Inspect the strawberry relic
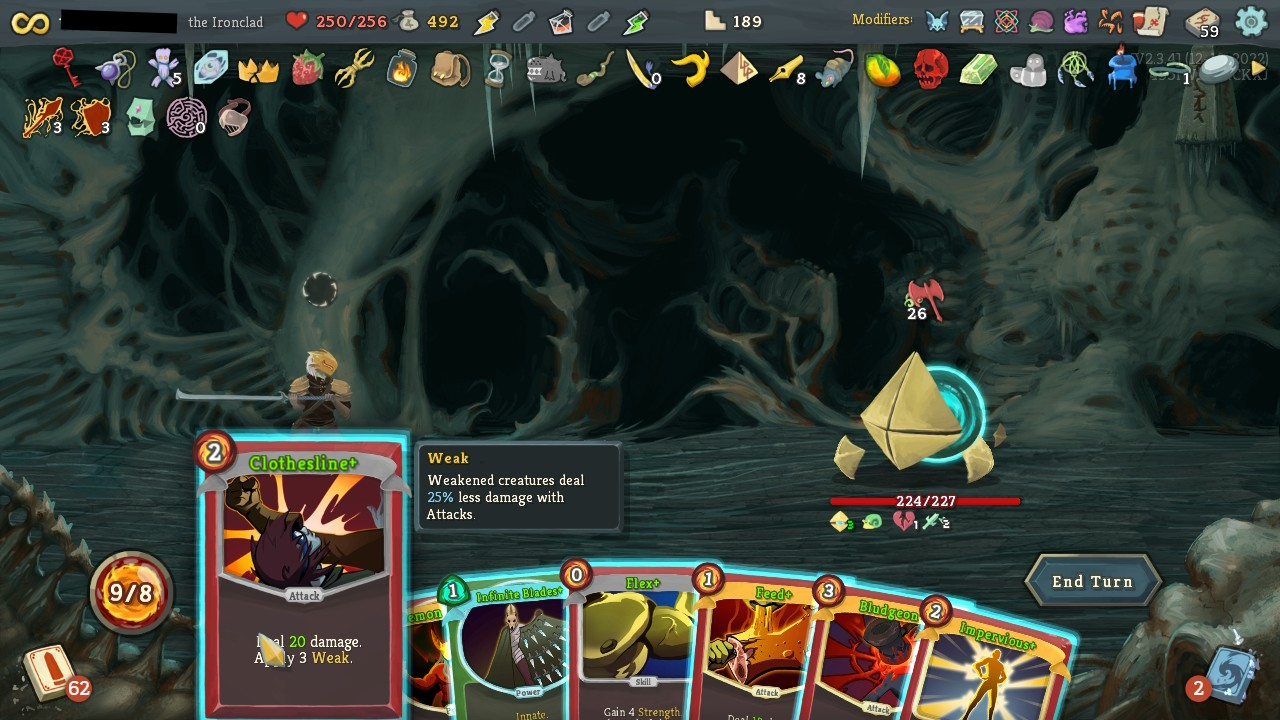This screenshot has width=1280, height=720. pyautogui.click(x=307, y=68)
